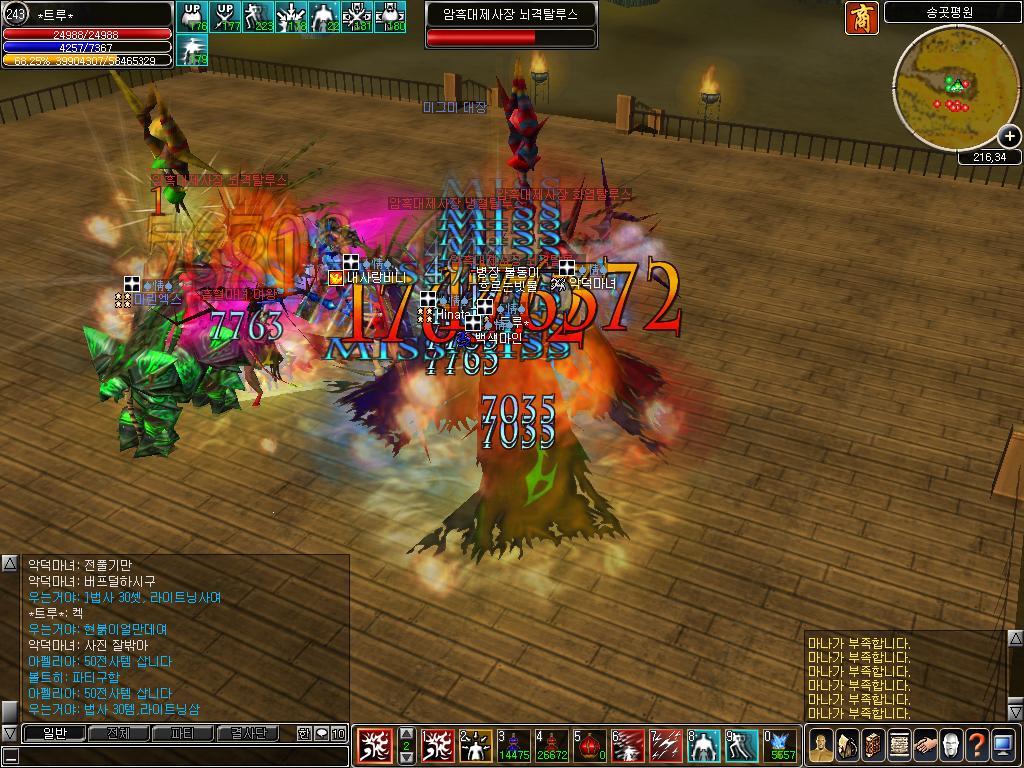Image resolution: width=1024 pixels, height=768 pixels.
Task: Select the 전체 chat tab
Action: [x=119, y=734]
